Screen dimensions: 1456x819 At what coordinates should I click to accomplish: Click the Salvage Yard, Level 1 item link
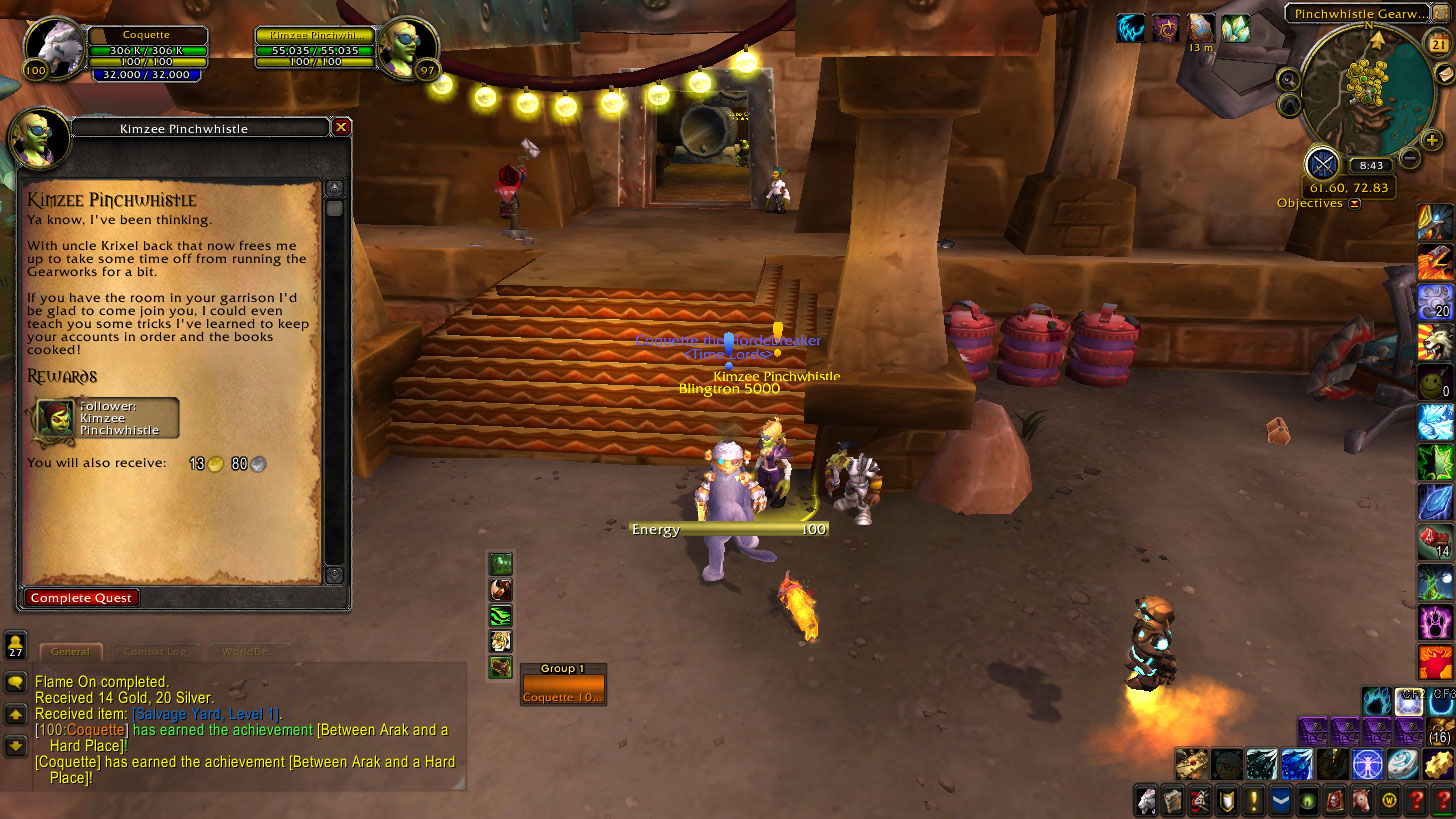[208, 714]
